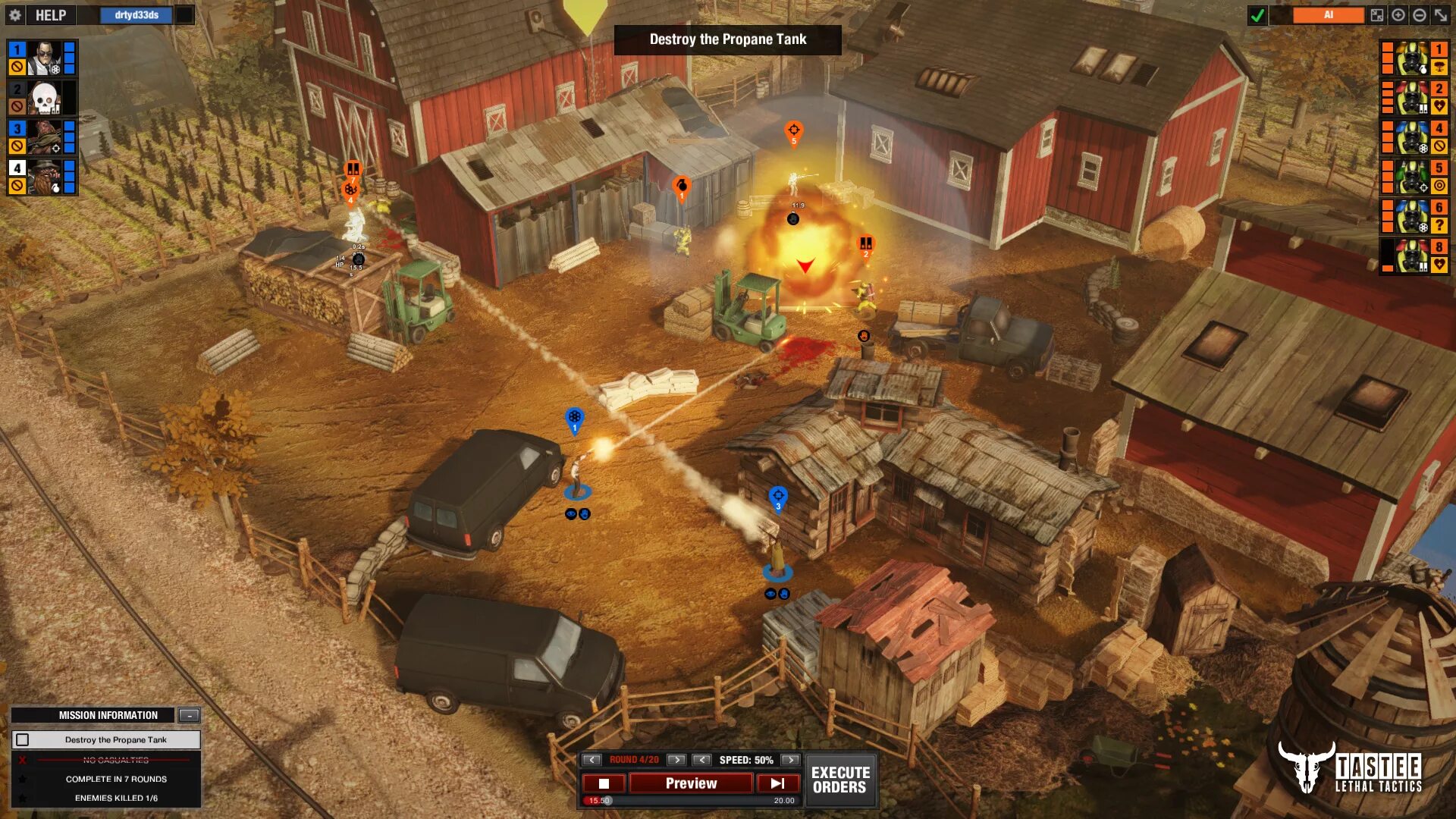The height and width of the screenshot is (819, 1456).
Task: Advance to the next round
Action: click(x=676, y=760)
